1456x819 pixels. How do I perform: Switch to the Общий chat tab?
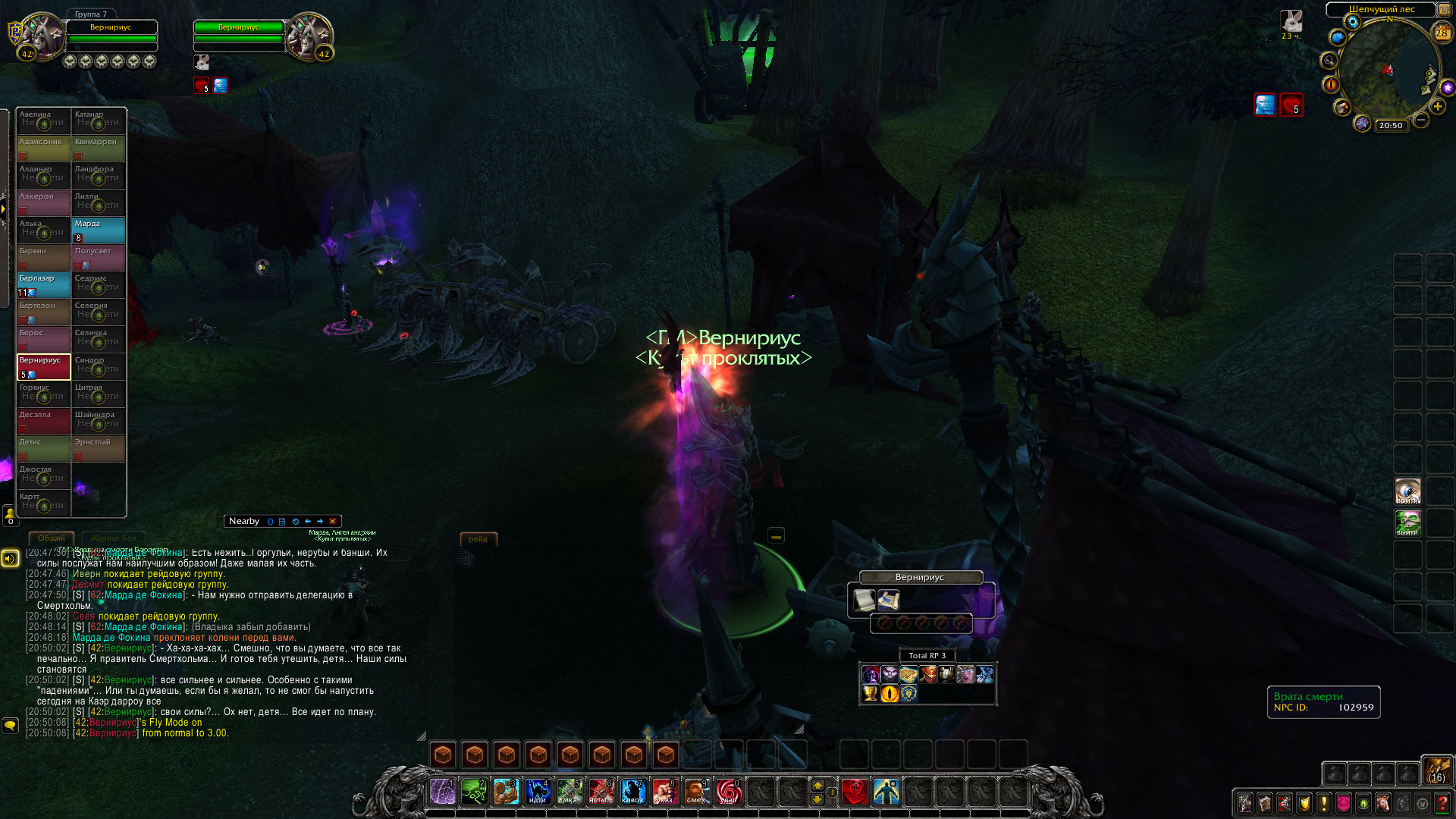pyautogui.click(x=52, y=538)
